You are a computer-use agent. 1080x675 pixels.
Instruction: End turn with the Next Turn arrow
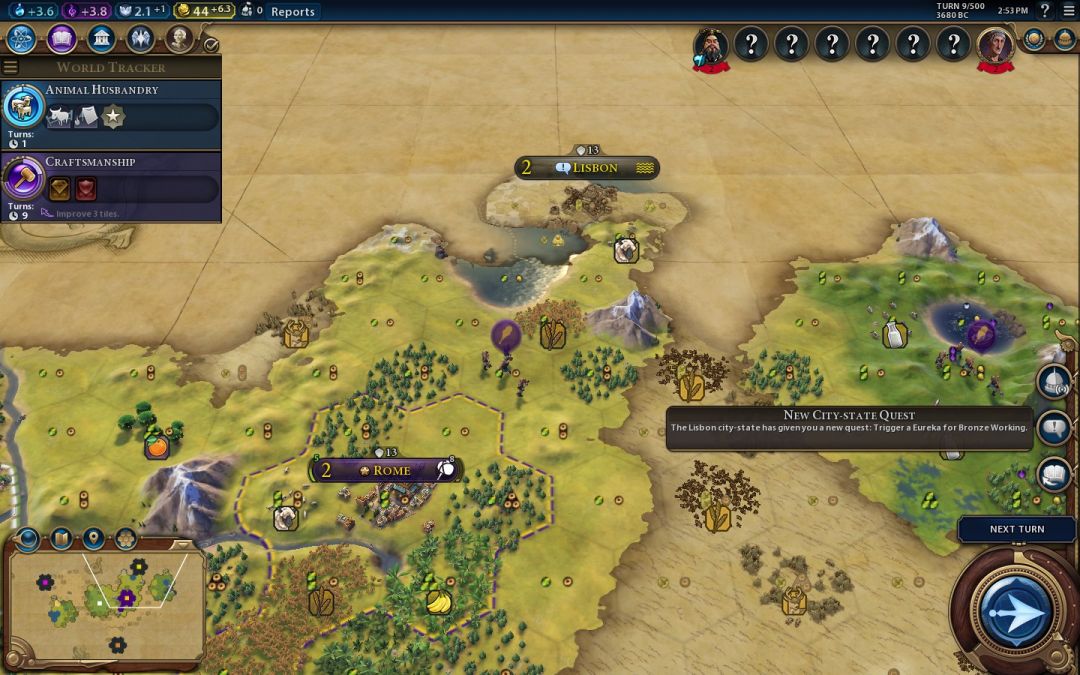tap(1015, 609)
